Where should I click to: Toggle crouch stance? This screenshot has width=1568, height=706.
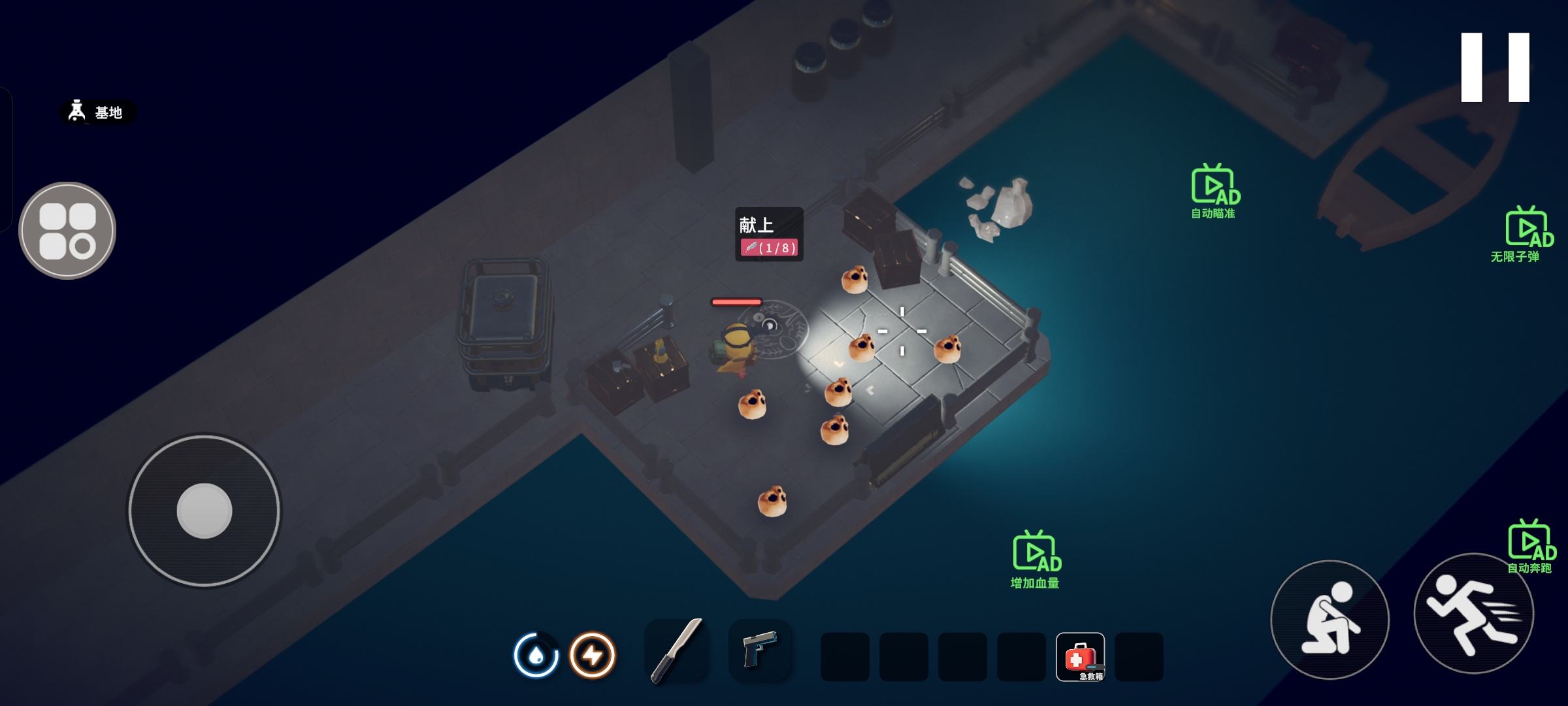[1330, 619]
